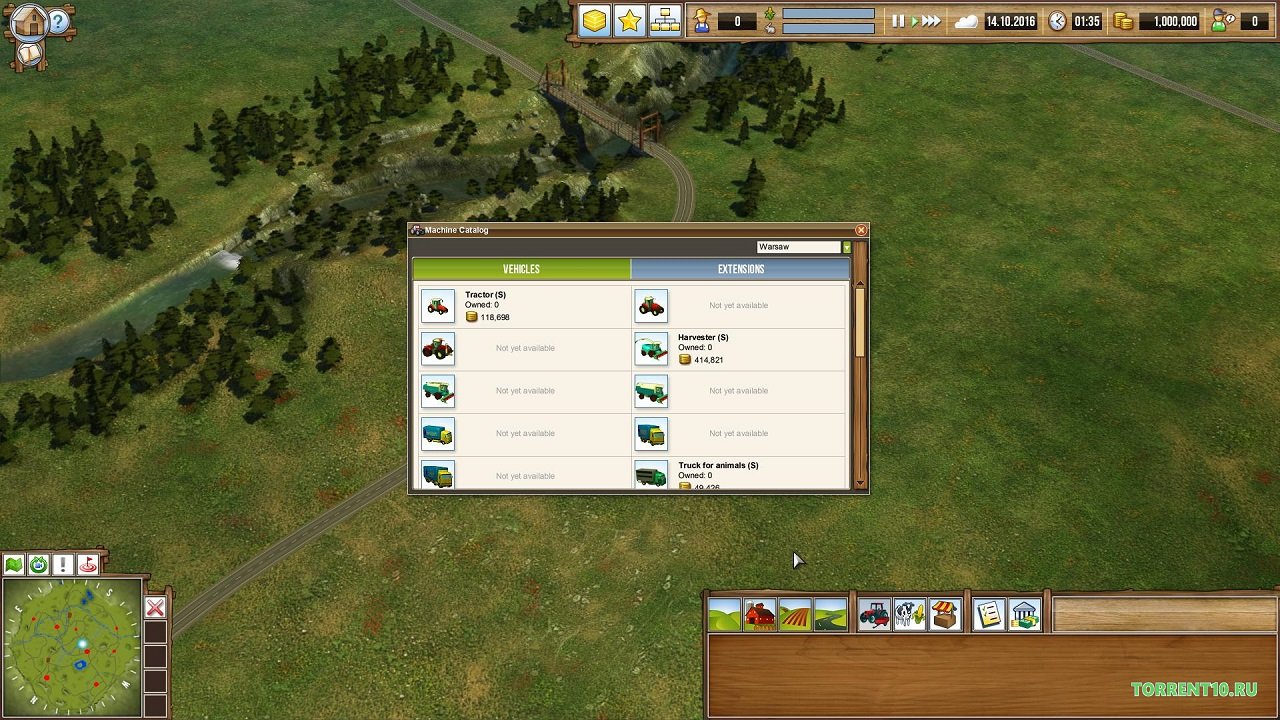Open the hay bale storage button
This screenshot has height=720, width=1280.
pos(594,21)
